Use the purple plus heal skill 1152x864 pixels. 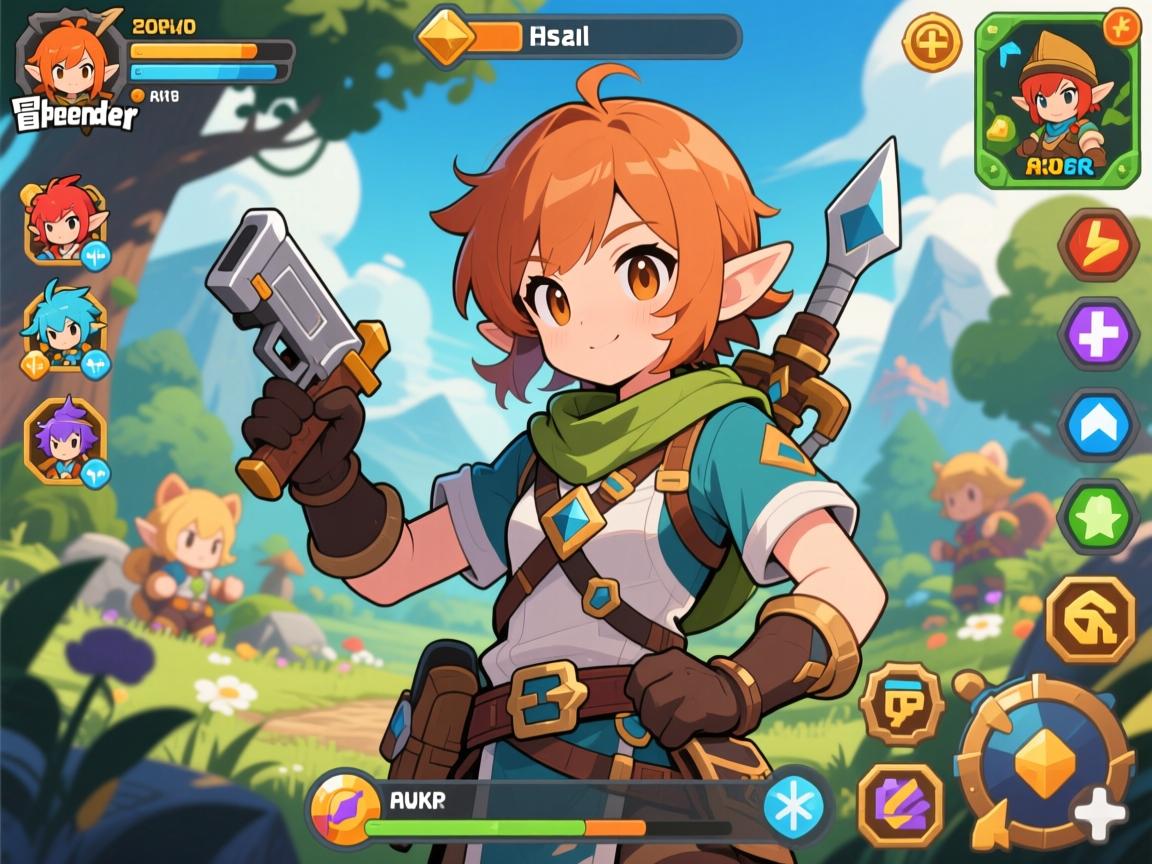[1098, 334]
